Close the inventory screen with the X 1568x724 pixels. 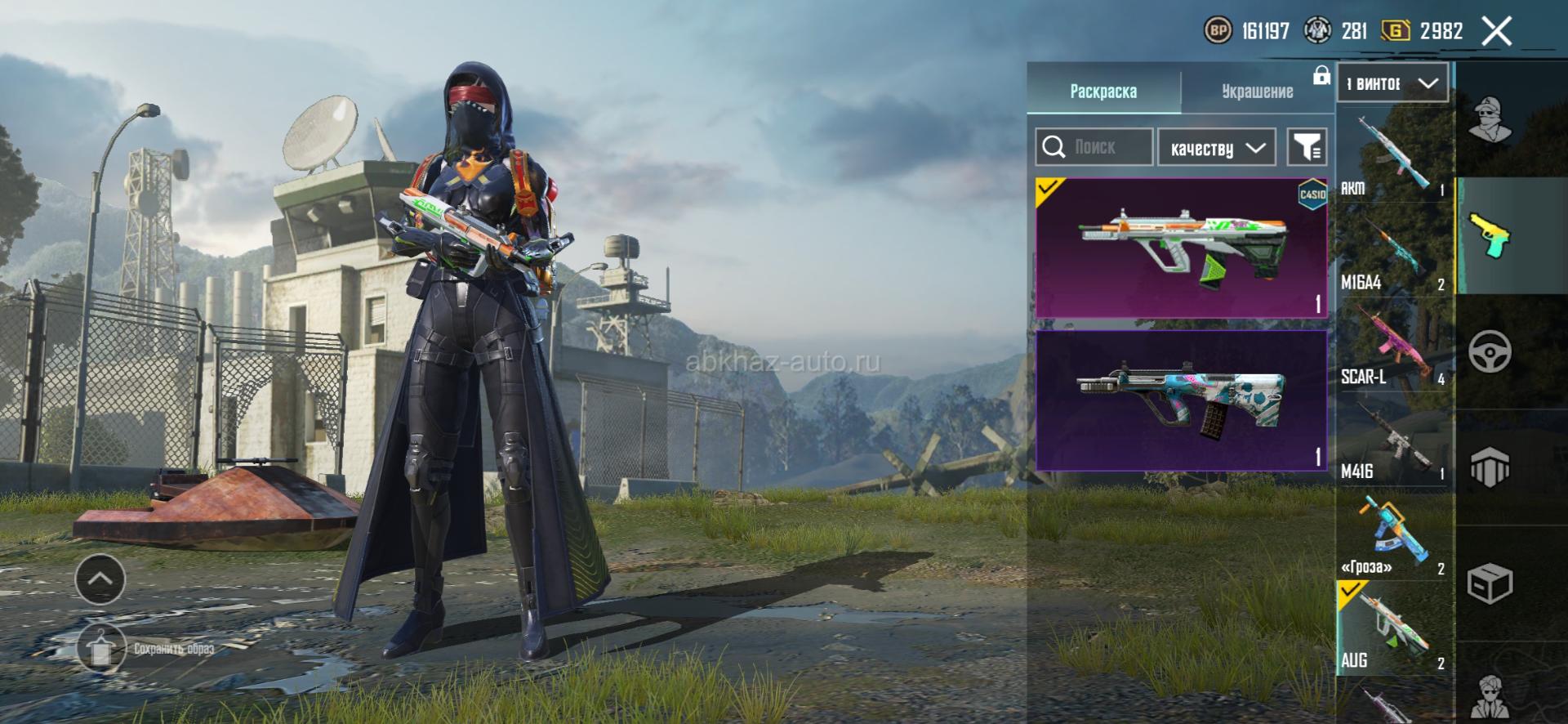1496,32
